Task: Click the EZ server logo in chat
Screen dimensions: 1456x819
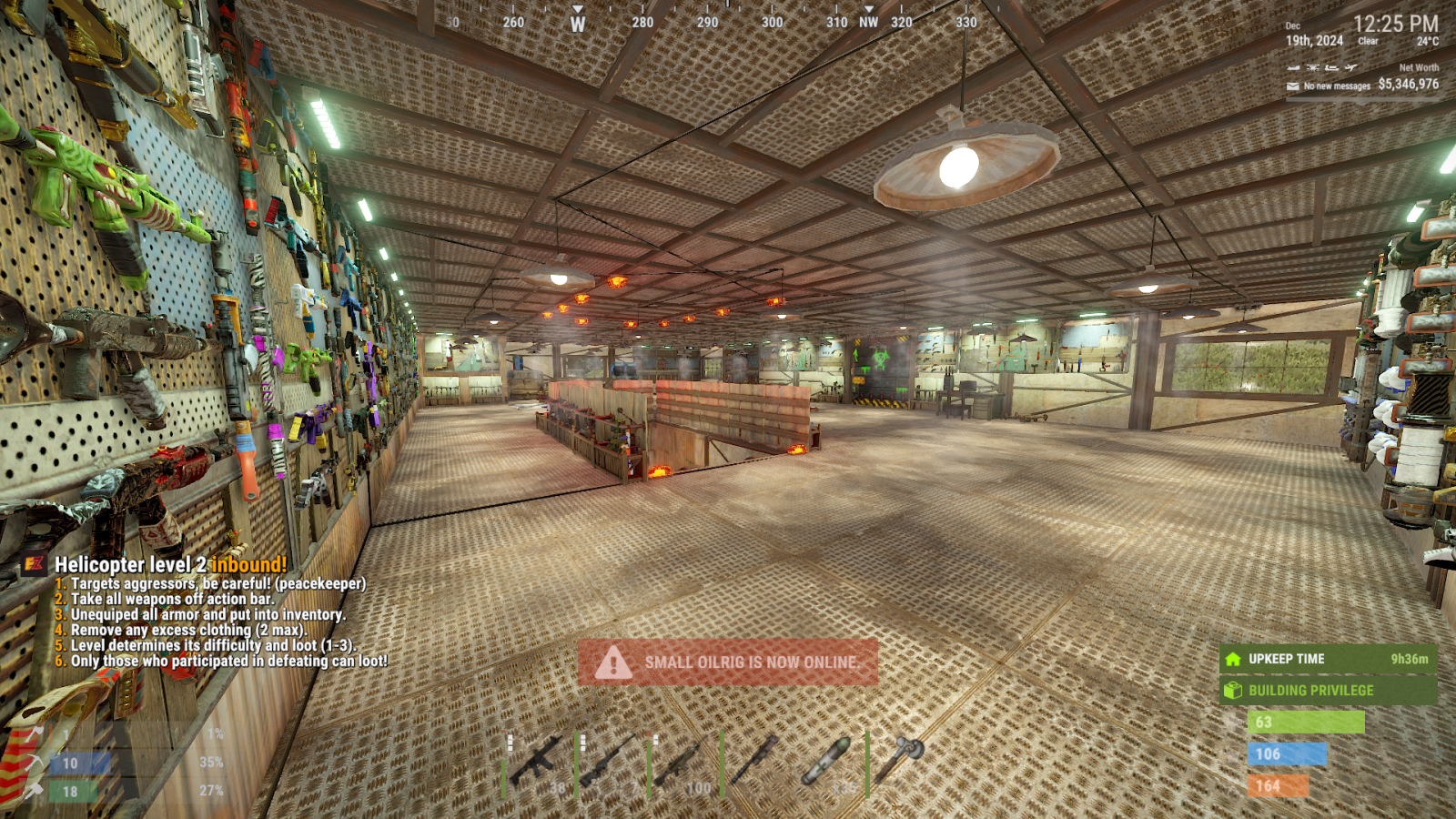Action: [35, 564]
